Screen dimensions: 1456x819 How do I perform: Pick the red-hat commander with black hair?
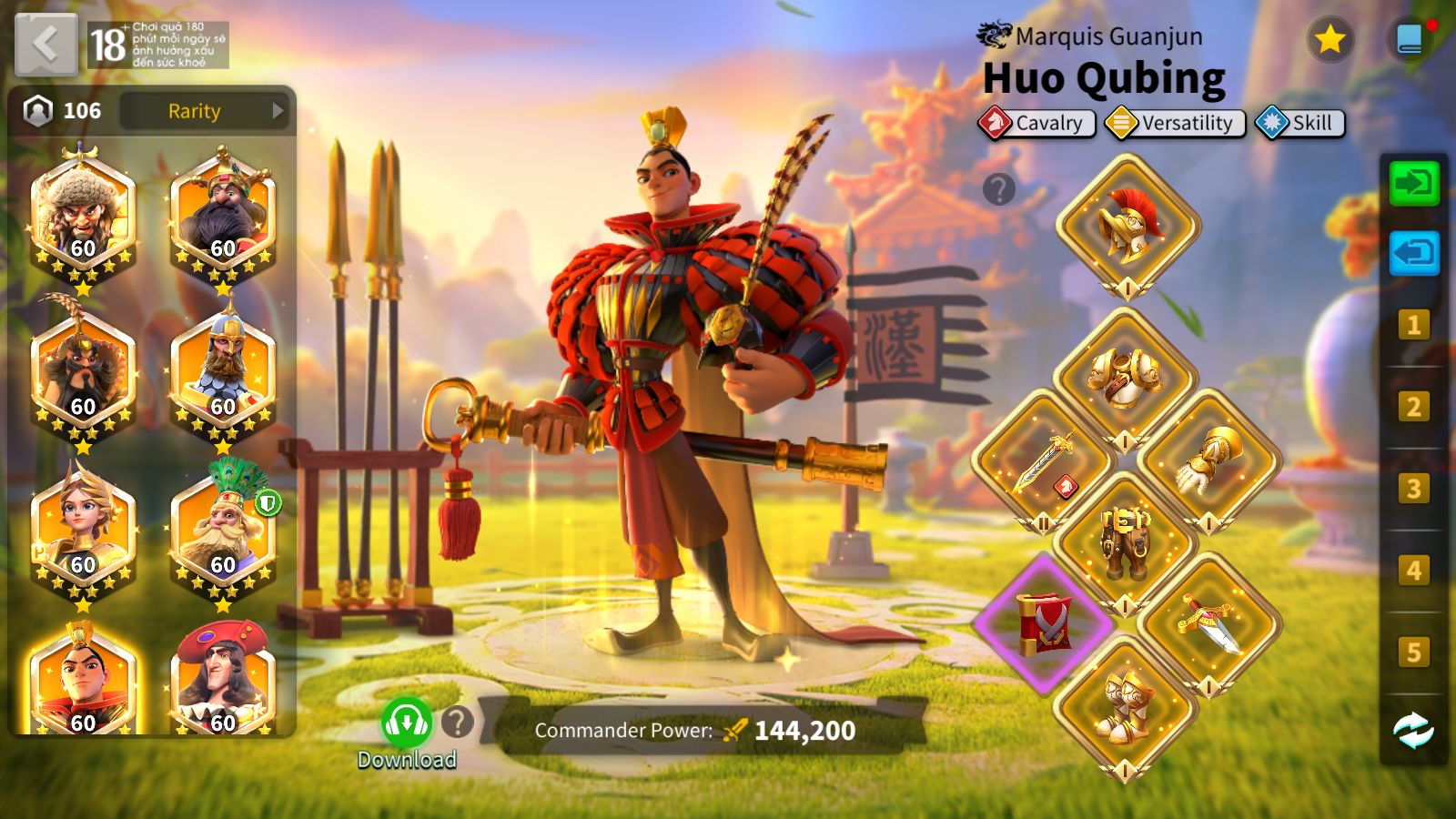pyautogui.click(x=223, y=681)
